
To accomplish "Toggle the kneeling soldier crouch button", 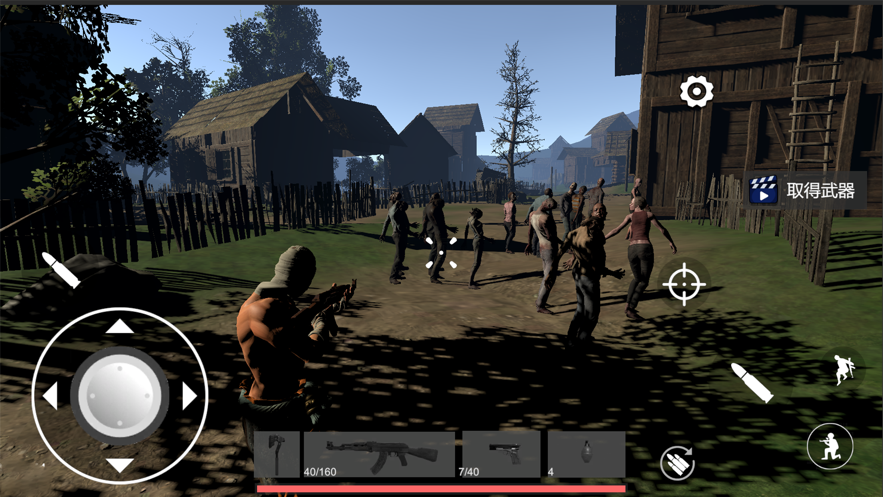I will [x=830, y=447].
